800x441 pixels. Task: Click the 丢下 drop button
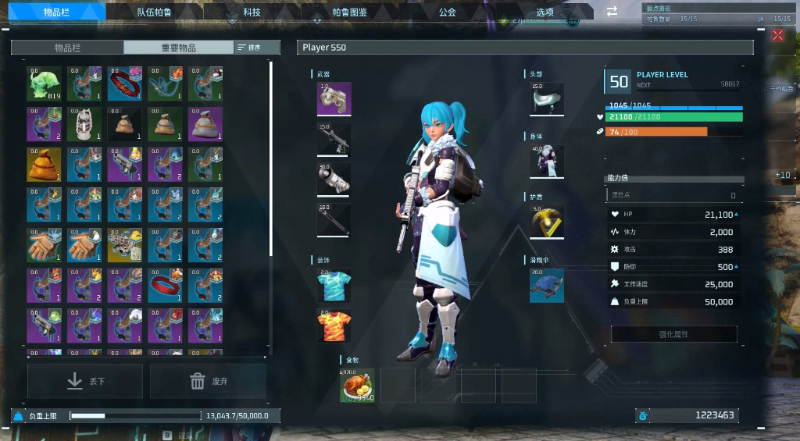[85, 381]
